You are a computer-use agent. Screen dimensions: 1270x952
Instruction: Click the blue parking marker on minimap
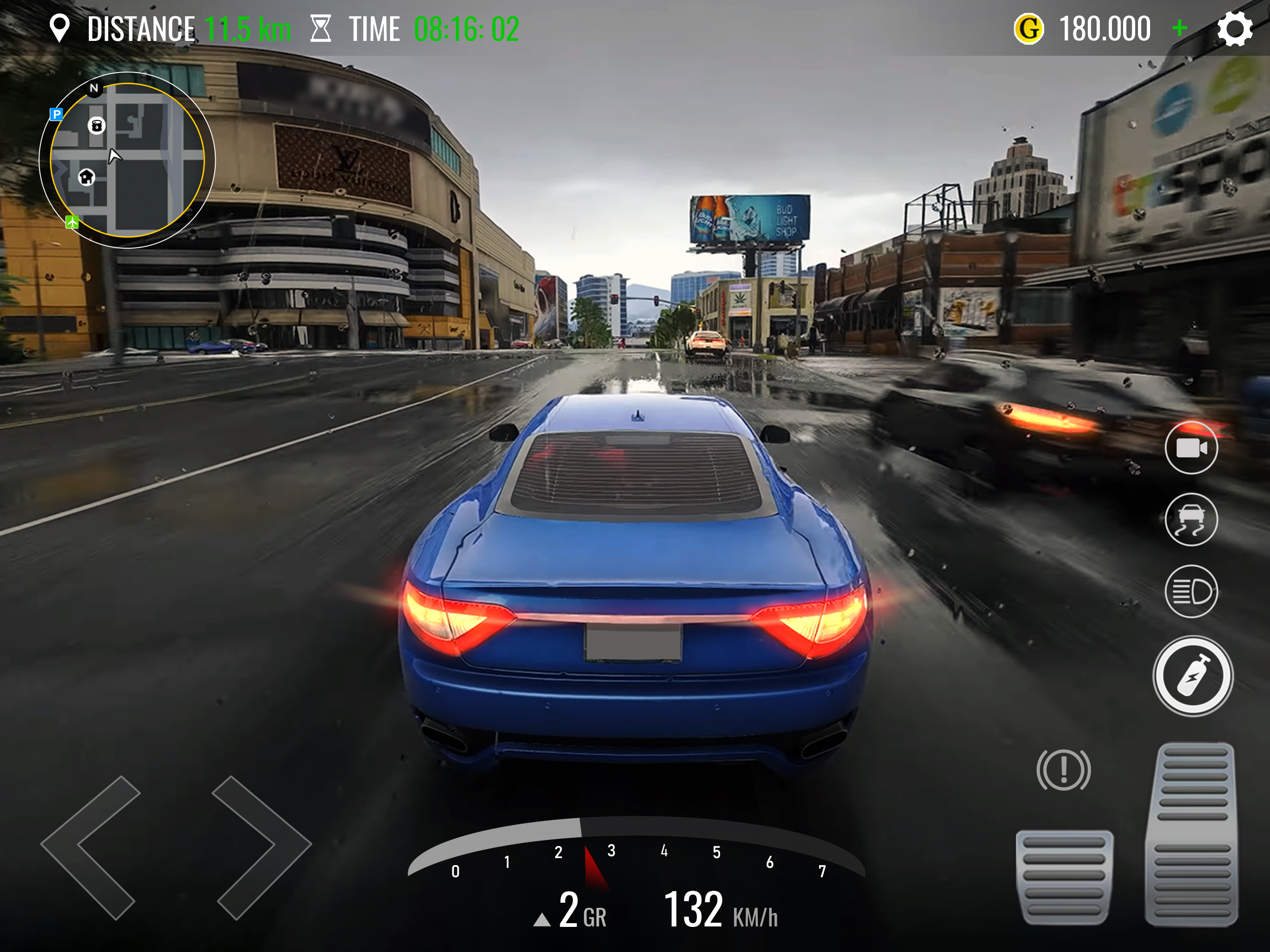[56, 114]
